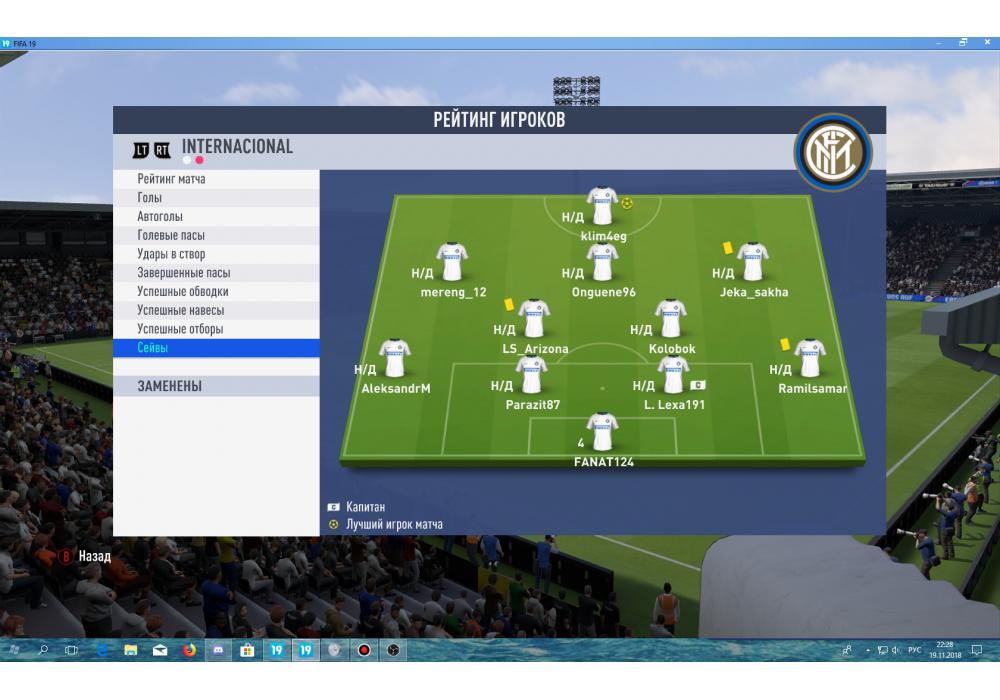
Task: Choose the Успешные обводки entry
Action: (x=215, y=291)
